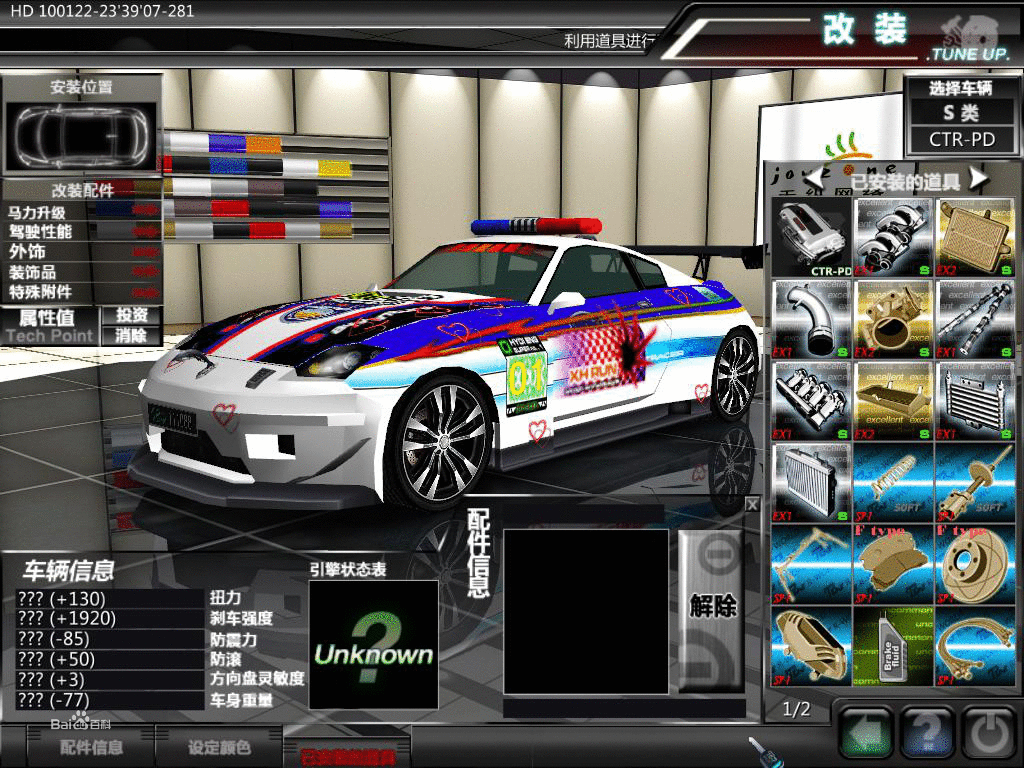Go to next installed items page
1024x768 pixels.
point(978,178)
